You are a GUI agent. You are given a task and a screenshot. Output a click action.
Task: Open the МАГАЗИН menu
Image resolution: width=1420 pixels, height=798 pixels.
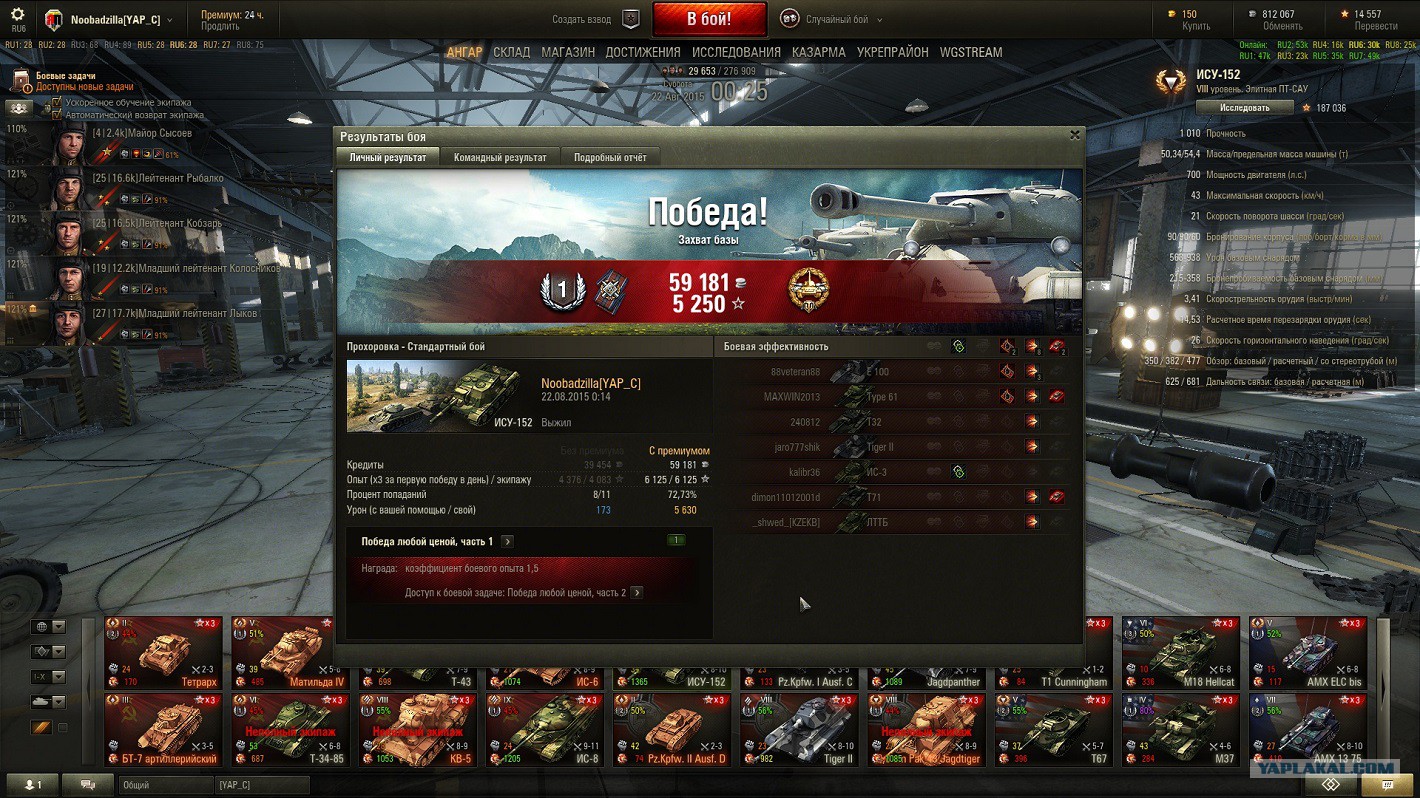pos(568,52)
